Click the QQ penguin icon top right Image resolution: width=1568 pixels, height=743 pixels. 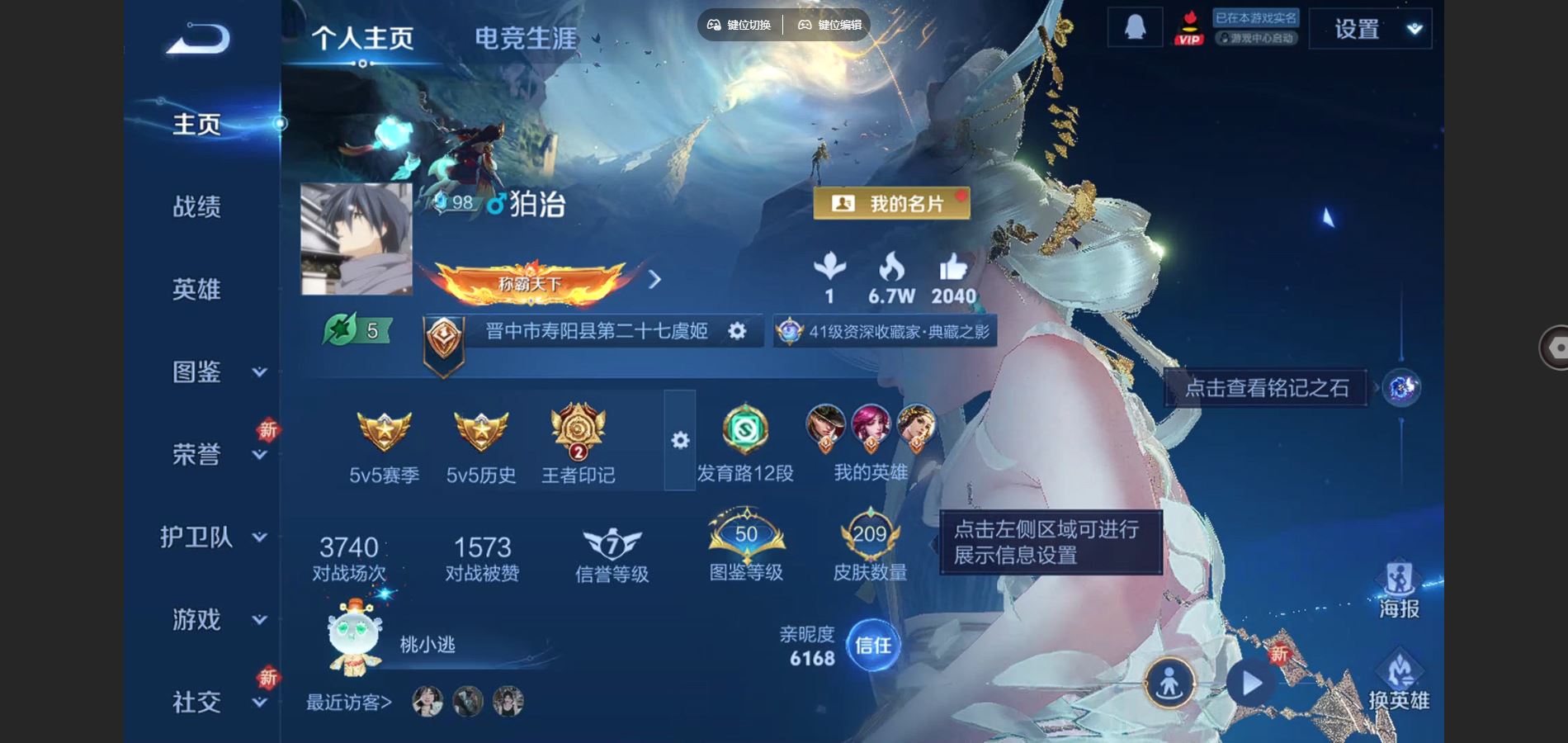(1135, 26)
